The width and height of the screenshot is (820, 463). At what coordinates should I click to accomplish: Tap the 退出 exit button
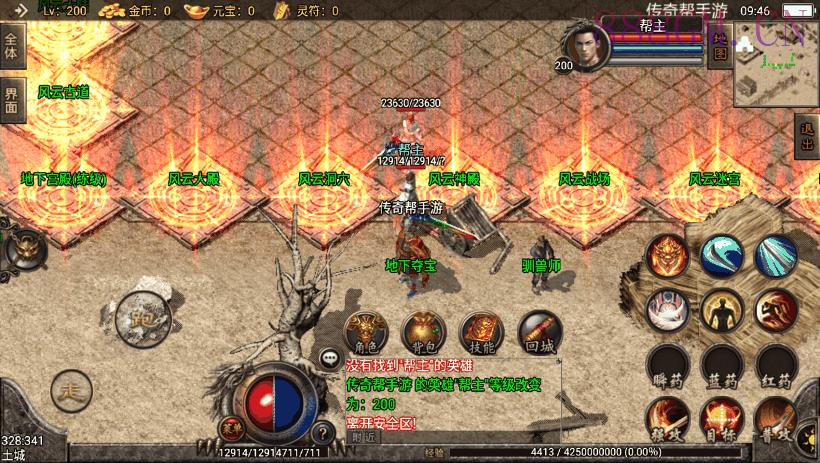[x=807, y=137]
